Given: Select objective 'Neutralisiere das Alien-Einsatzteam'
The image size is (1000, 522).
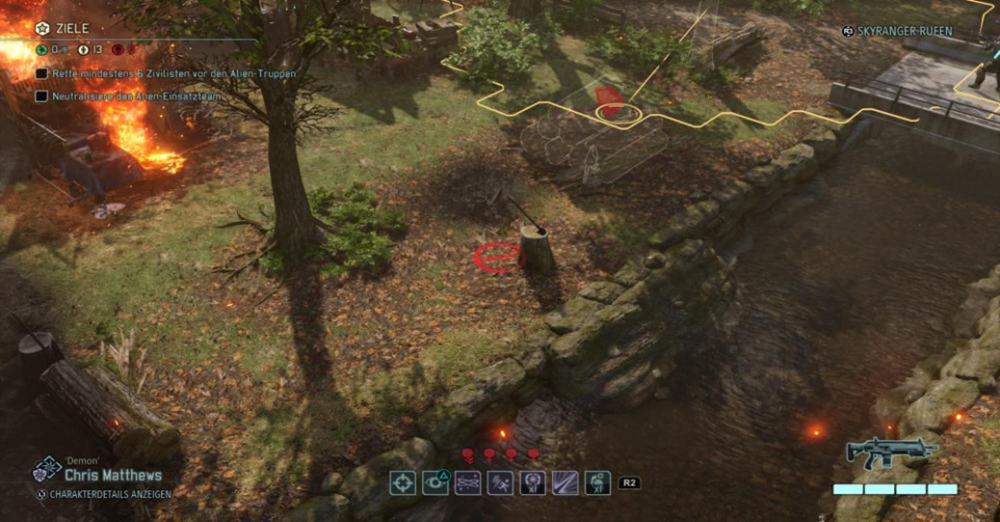Looking at the screenshot, I should (x=119, y=97).
